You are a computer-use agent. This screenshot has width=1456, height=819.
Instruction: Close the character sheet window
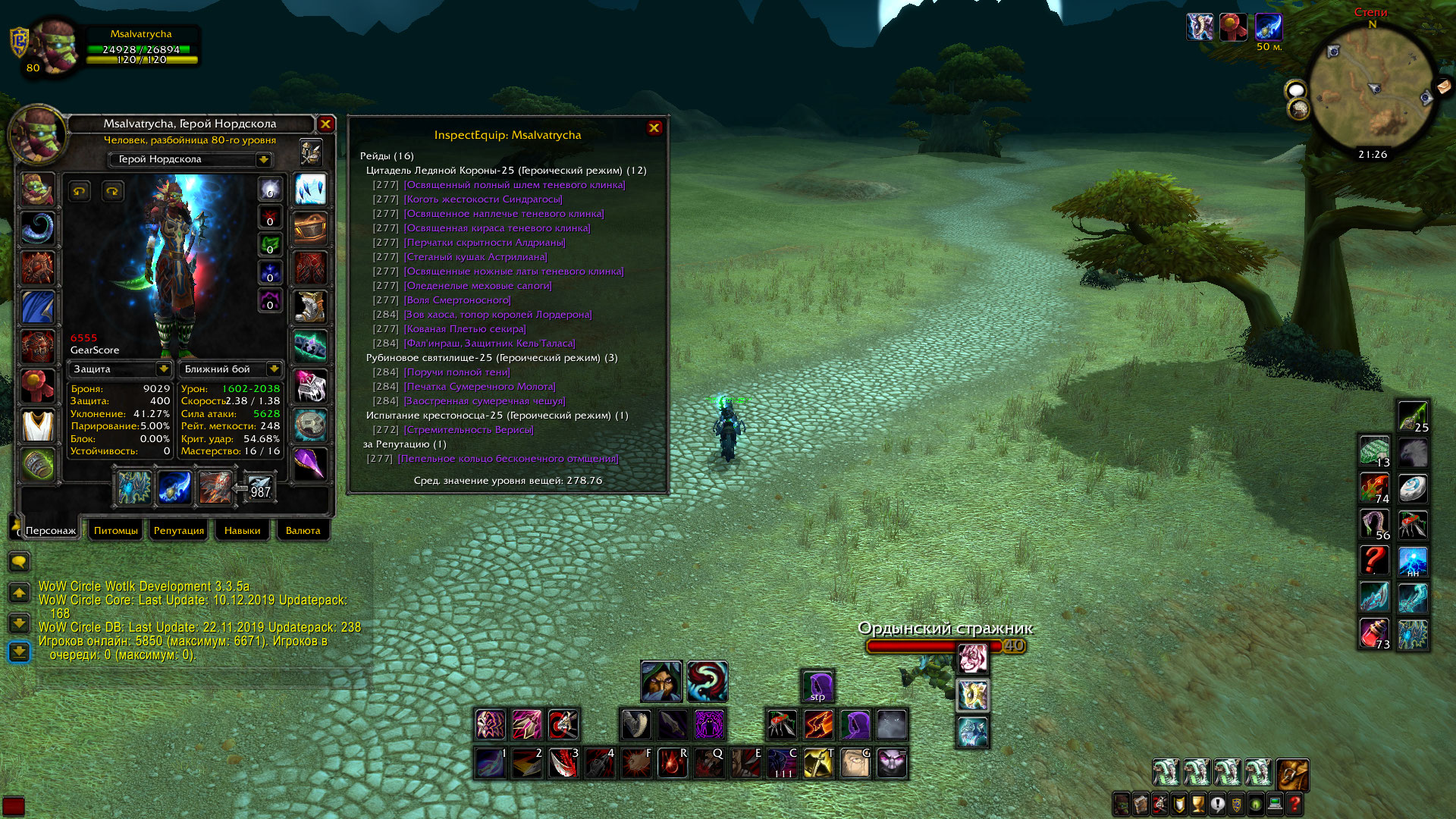tap(325, 124)
